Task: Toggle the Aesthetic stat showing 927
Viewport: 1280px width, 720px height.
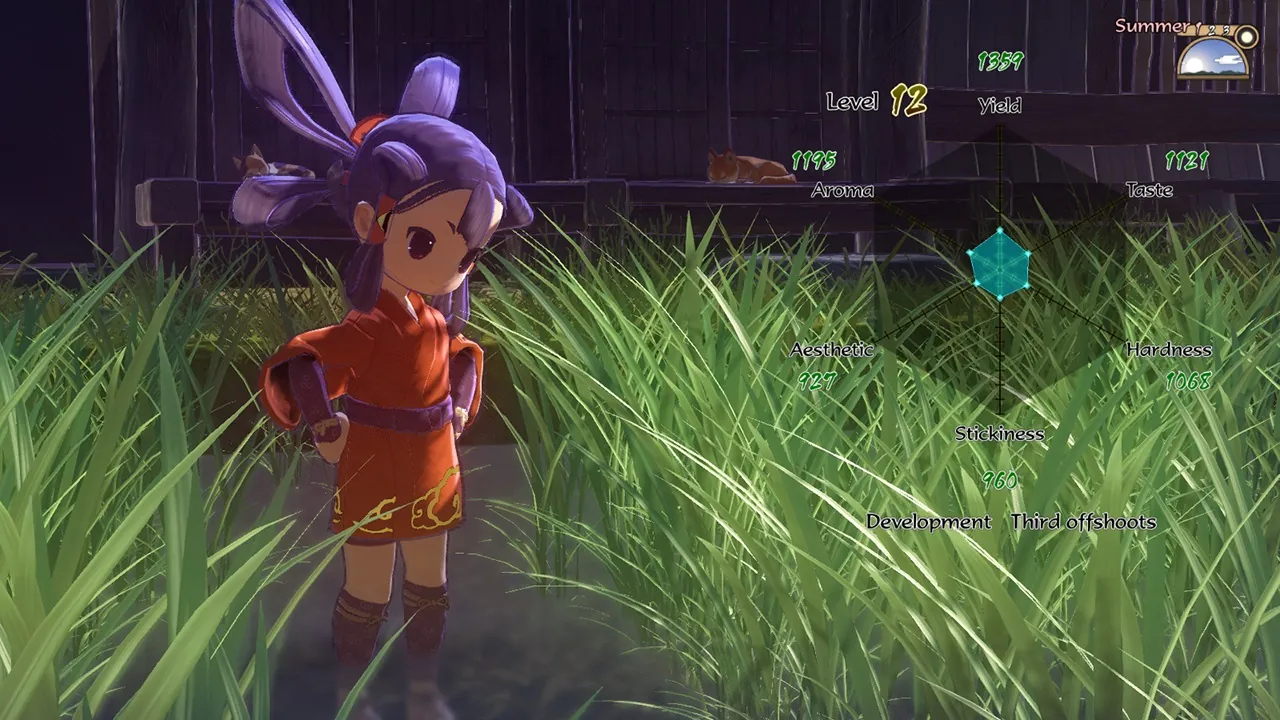Action: tap(816, 380)
